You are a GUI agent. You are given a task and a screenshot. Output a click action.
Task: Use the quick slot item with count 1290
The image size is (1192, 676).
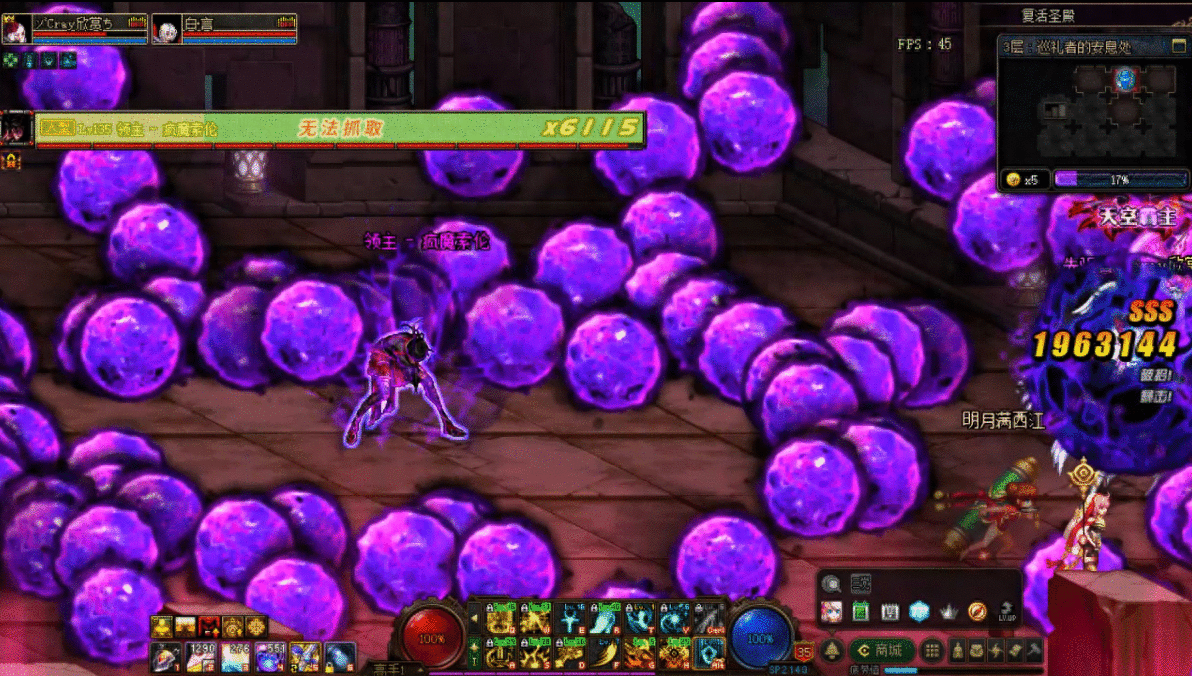tap(201, 657)
